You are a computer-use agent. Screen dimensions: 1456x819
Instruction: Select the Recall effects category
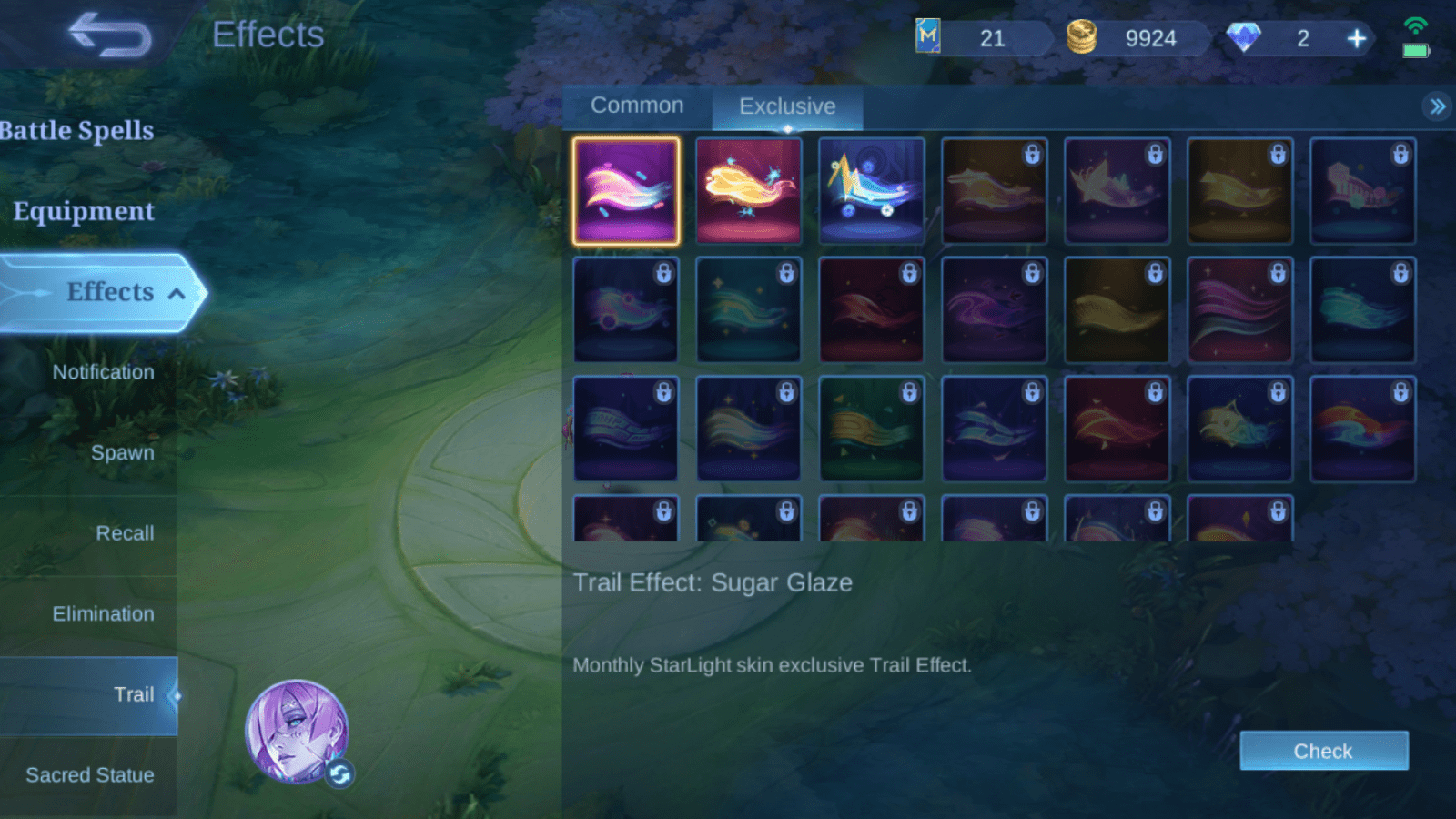[x=125, y=533]
